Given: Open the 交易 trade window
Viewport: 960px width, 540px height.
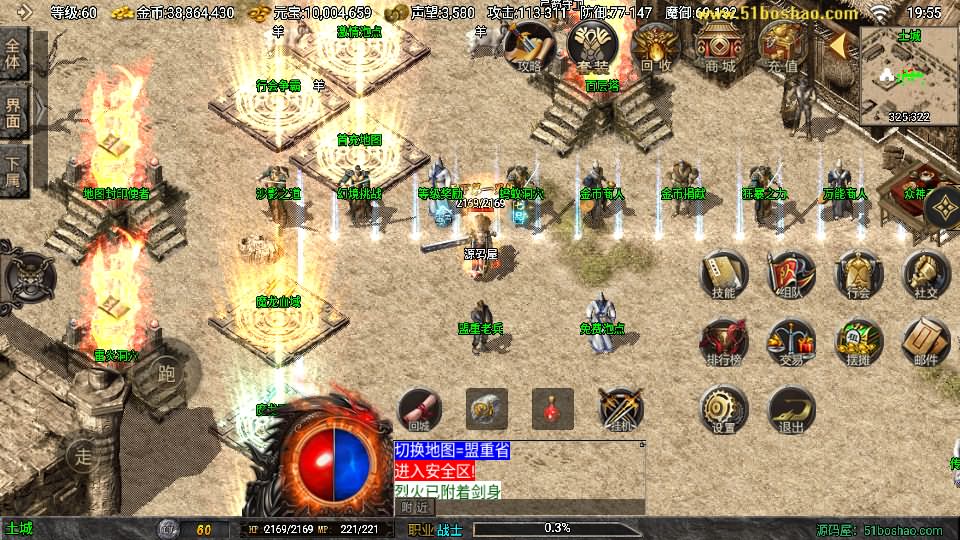Looking at the screenshot, I should click(x=791, y=342).
